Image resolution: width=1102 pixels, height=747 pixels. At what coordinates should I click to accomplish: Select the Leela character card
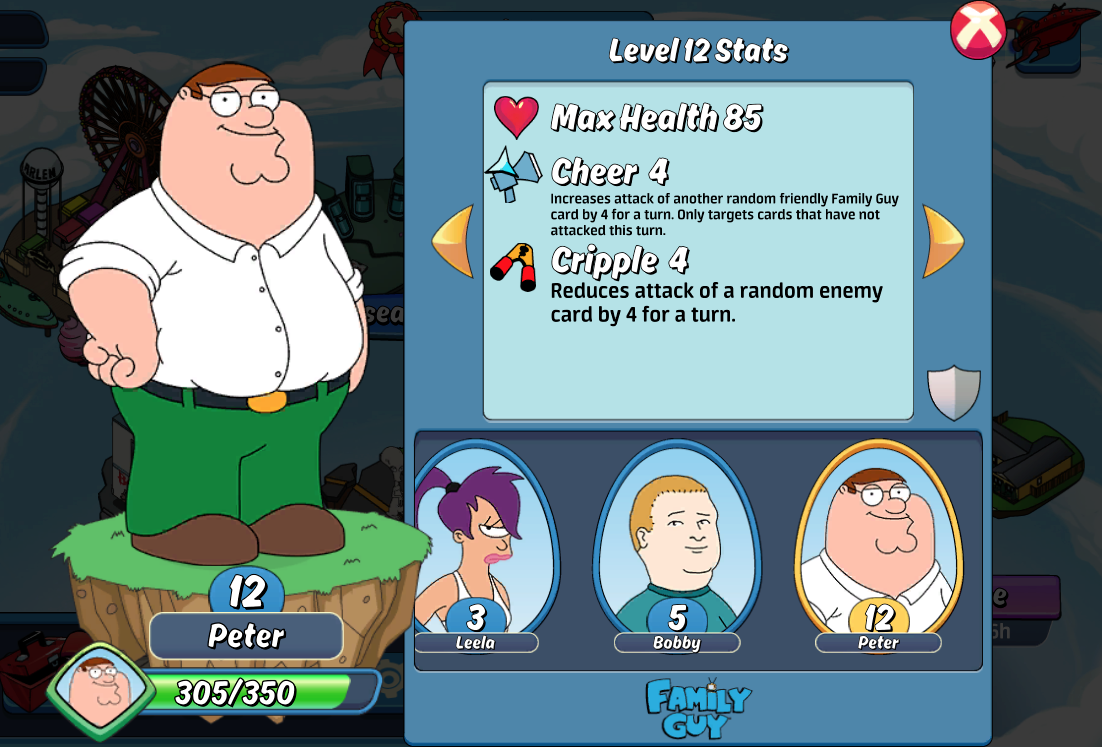(x=480, y=545)
